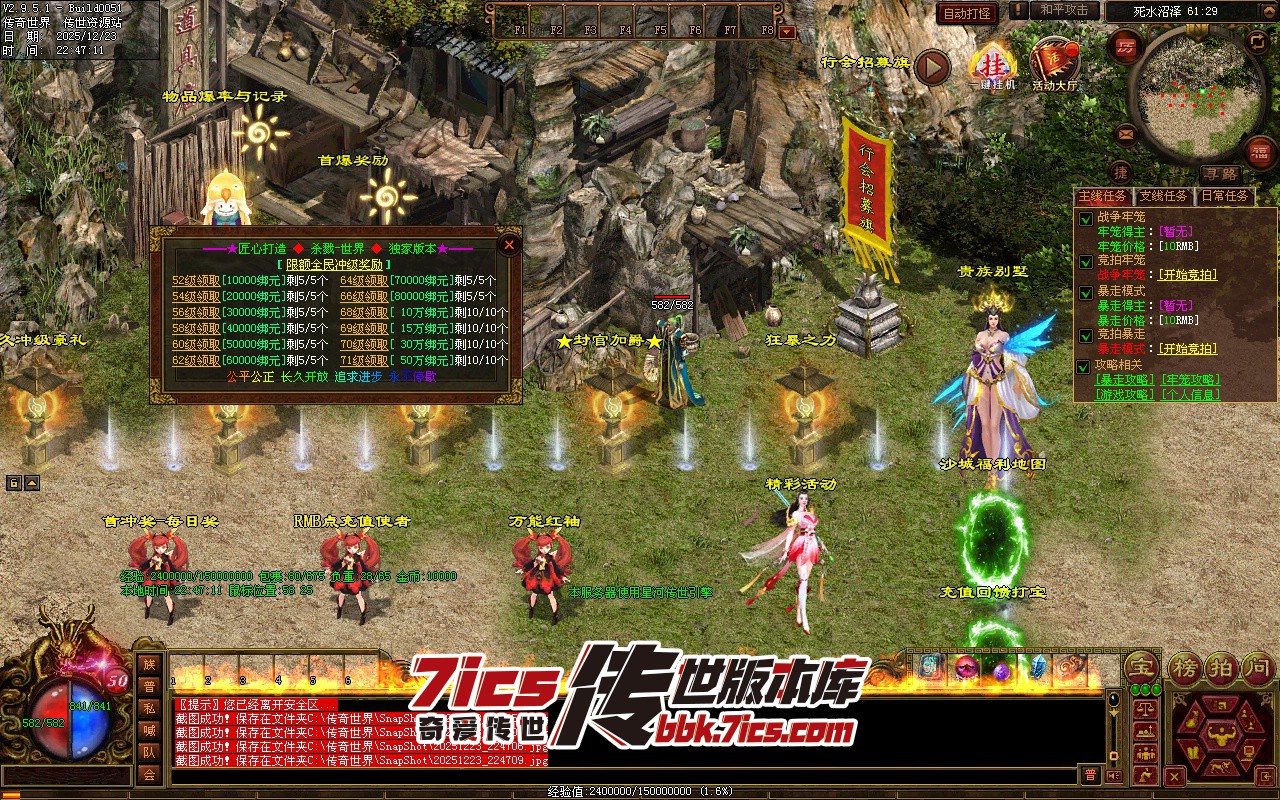1280x800 pixels.
Task: Start 一键挂机 one-key idle mode
Action: click(992, 66)
